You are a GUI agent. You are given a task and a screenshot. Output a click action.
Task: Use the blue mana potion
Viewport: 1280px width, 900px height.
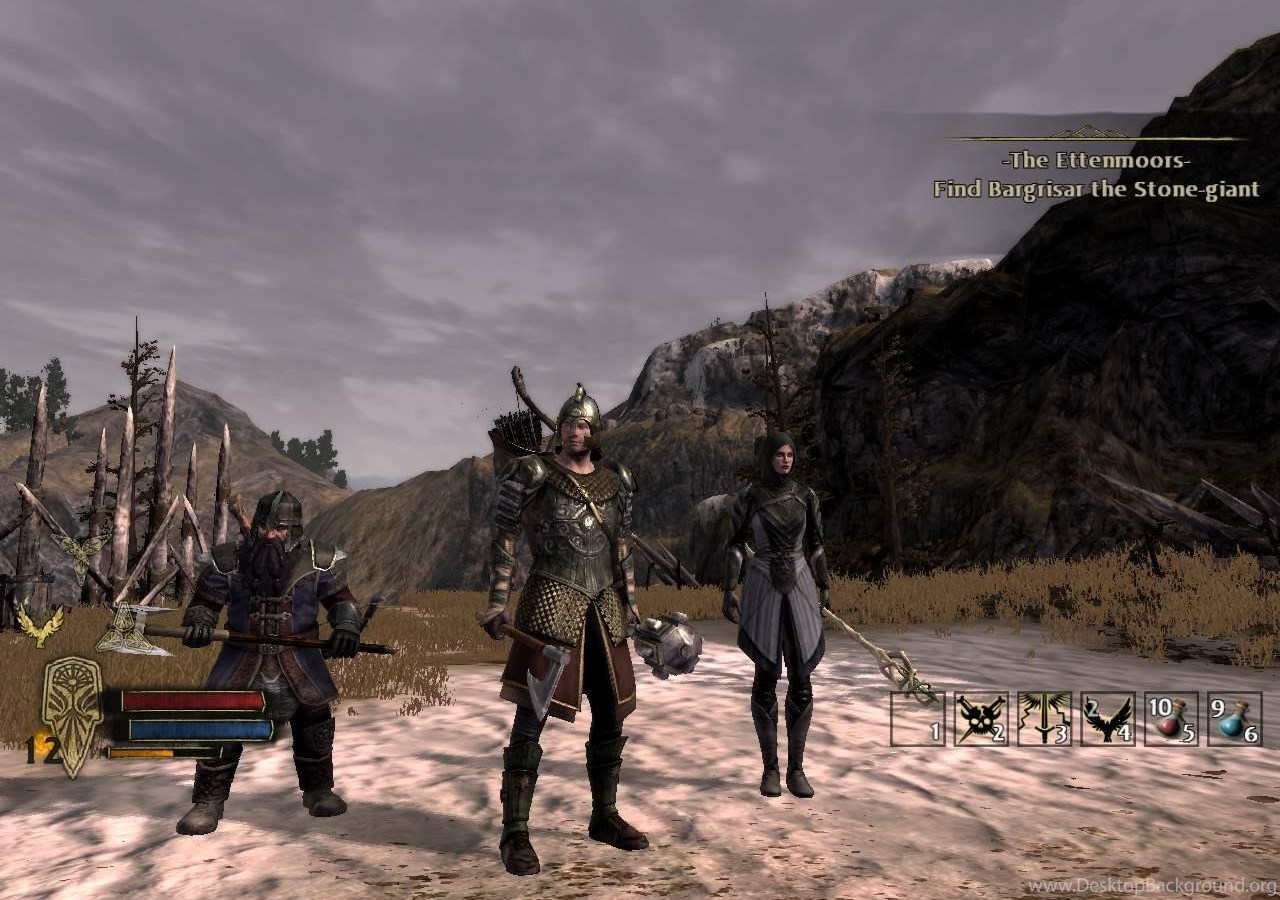coord(1234,718)
